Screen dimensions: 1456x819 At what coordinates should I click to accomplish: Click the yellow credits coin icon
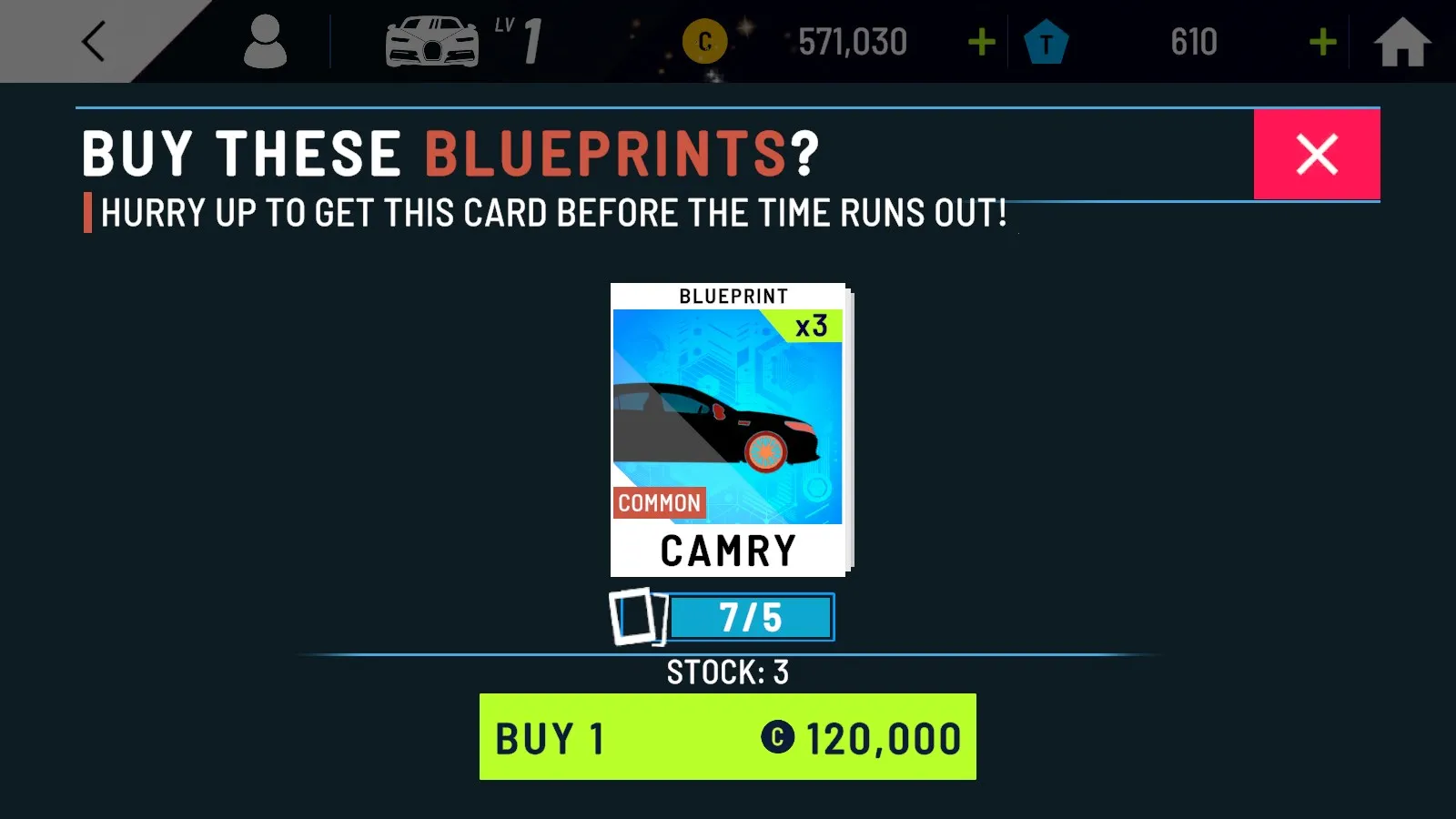pos(705,41)
